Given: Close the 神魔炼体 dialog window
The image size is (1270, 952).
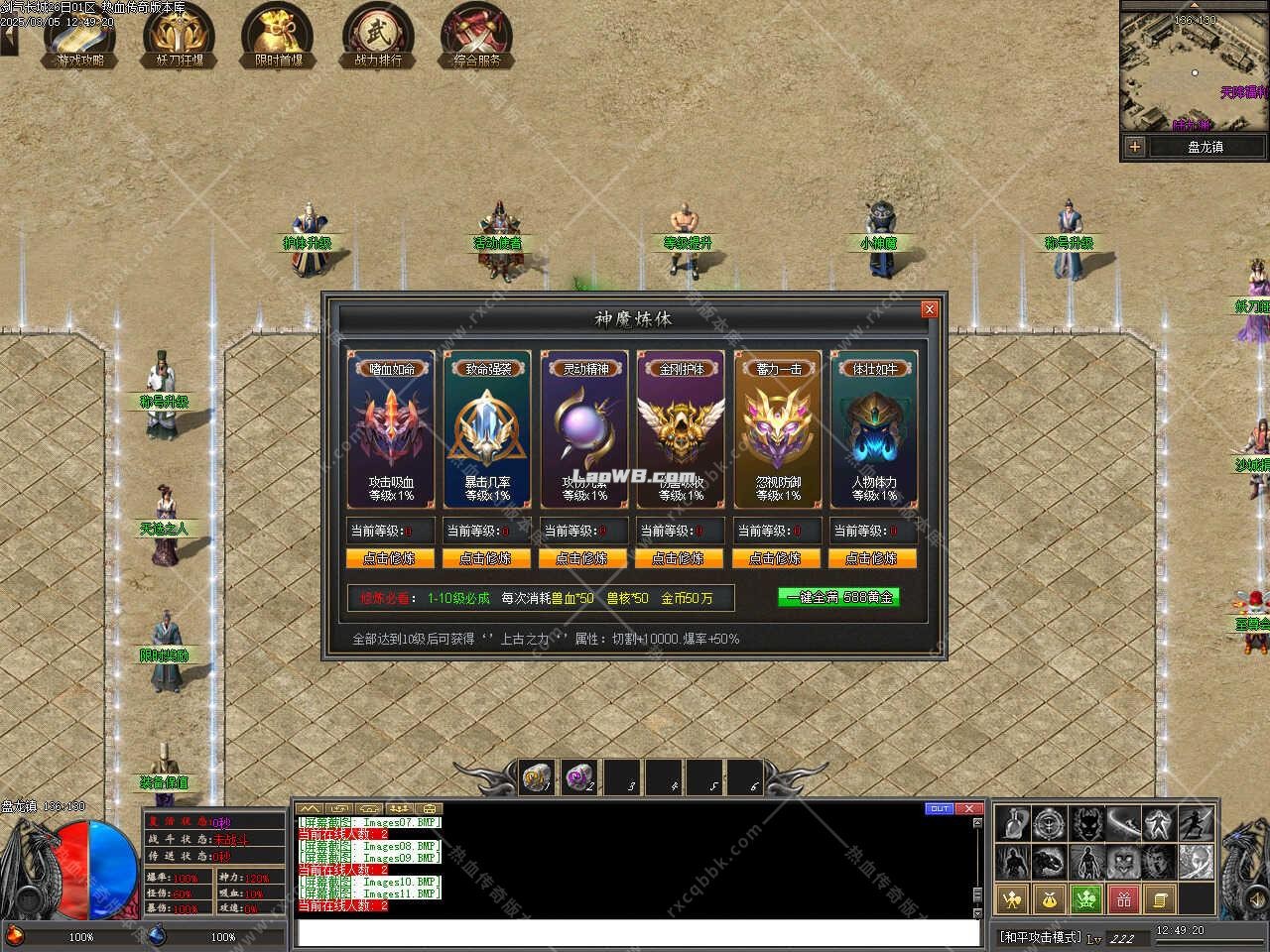Looking at the screenshot, I should [x=929, y=309].
